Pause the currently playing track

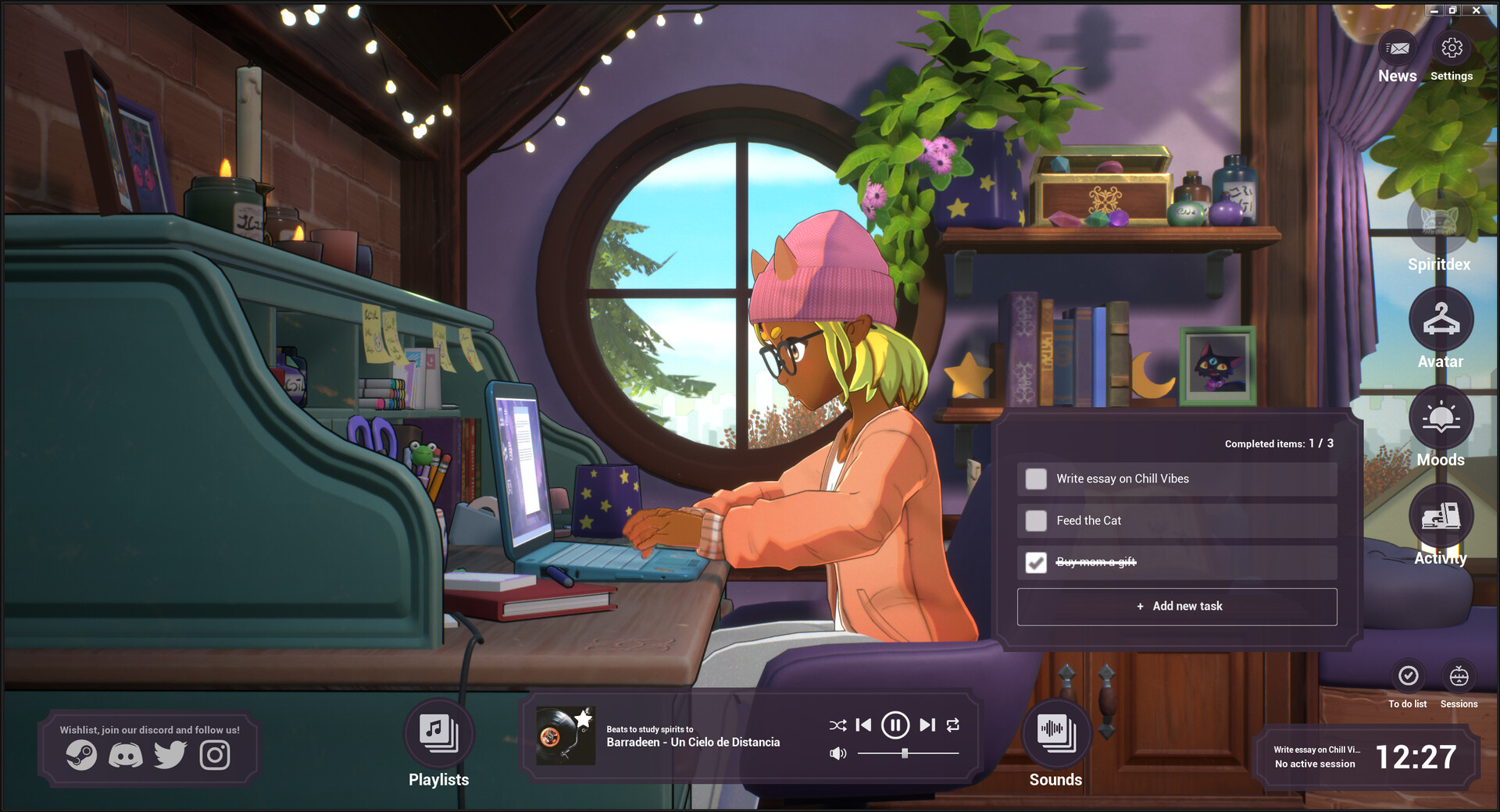coord(895,725)
